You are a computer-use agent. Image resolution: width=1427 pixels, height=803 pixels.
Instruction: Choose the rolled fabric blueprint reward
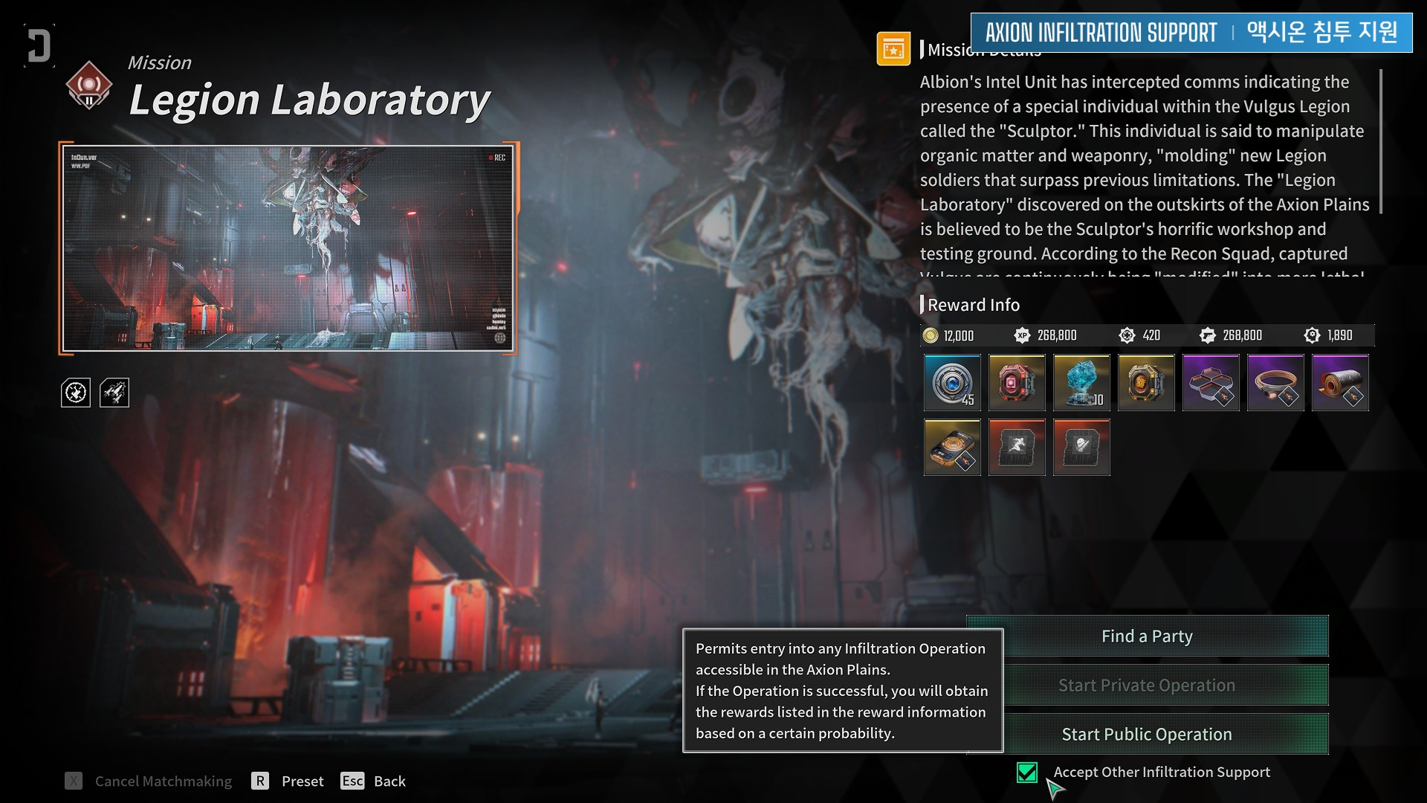[1340, 382]
